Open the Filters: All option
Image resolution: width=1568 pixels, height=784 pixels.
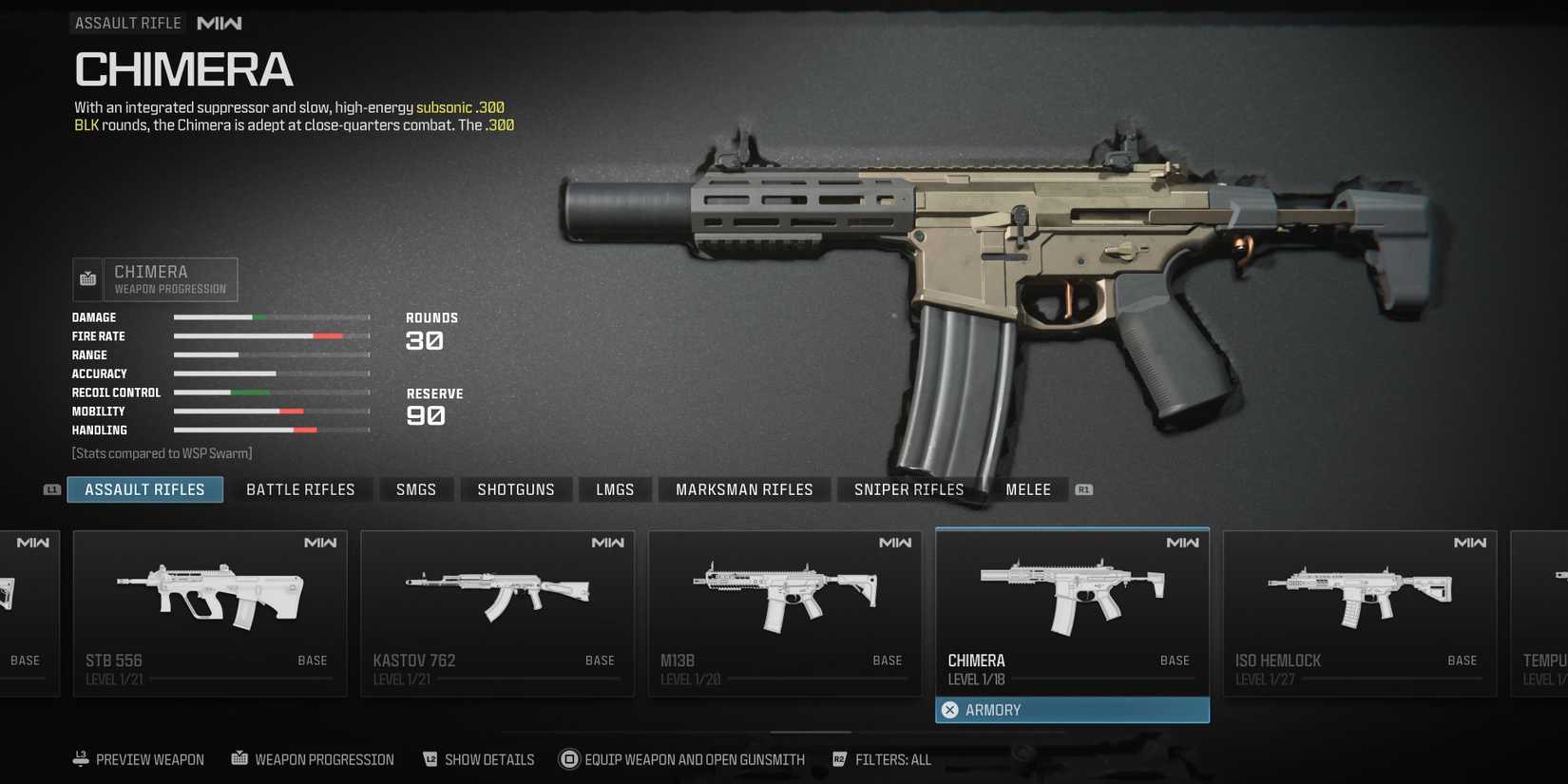[x=882, y=759]
